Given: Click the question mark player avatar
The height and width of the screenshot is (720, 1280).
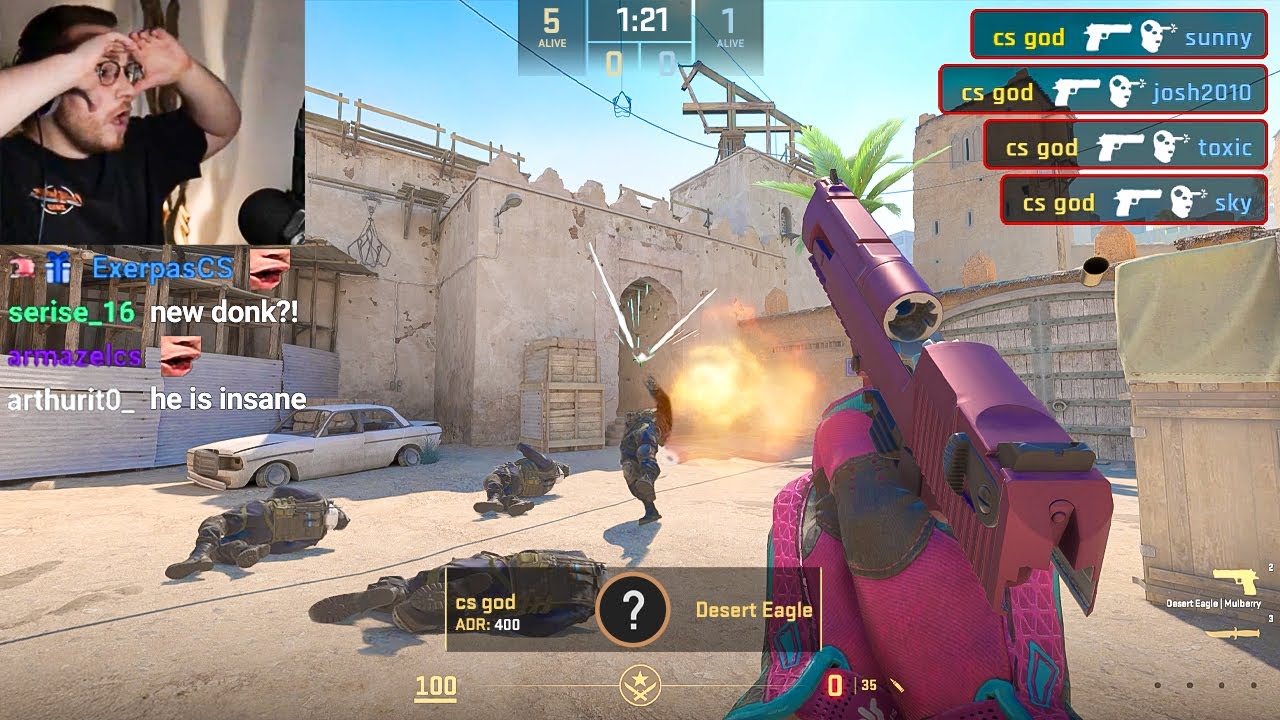Looking at the screenshot, I should coord(632,609).
